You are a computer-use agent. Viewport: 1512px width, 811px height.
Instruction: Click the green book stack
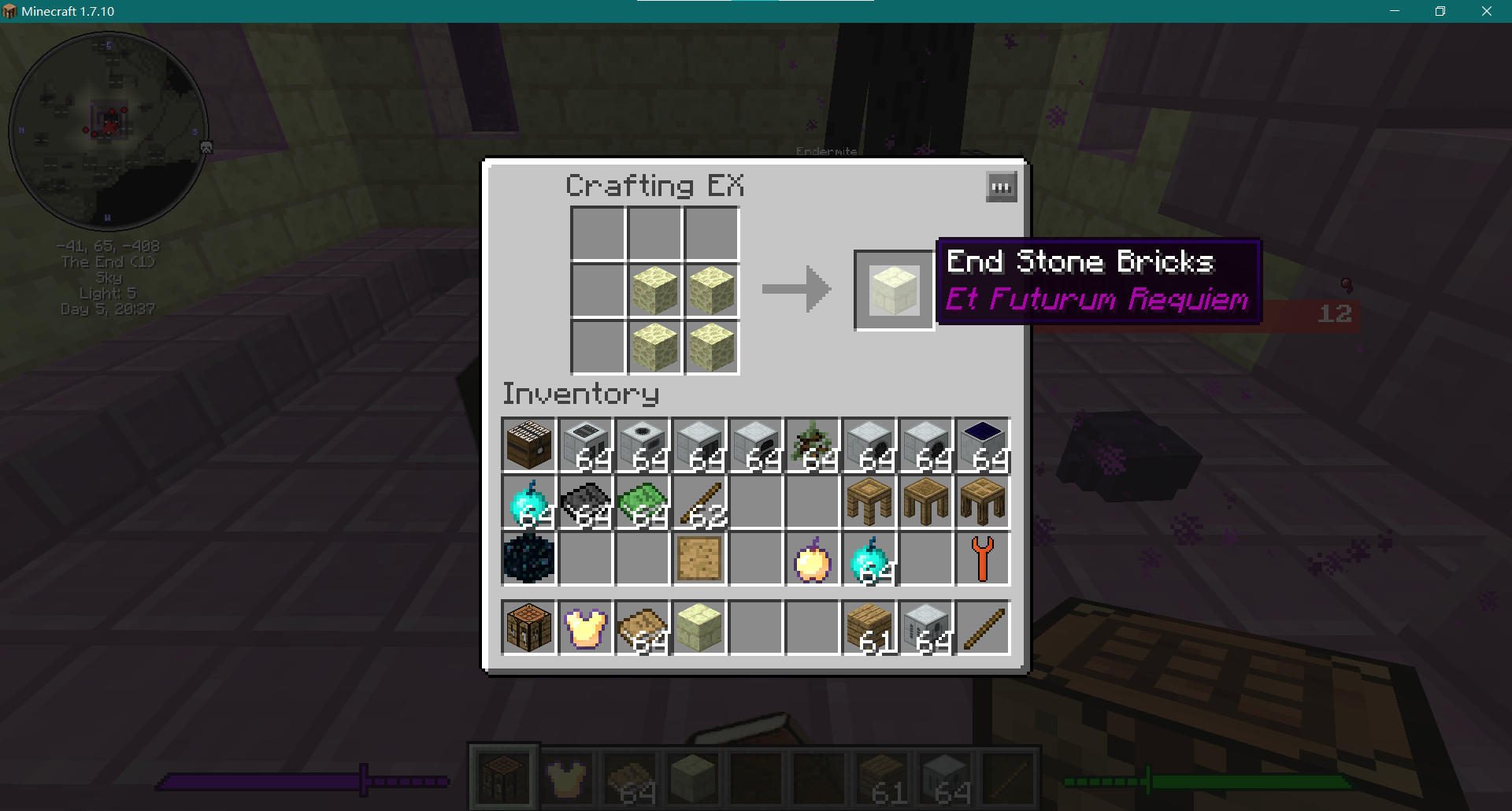(x=643, y=502)
